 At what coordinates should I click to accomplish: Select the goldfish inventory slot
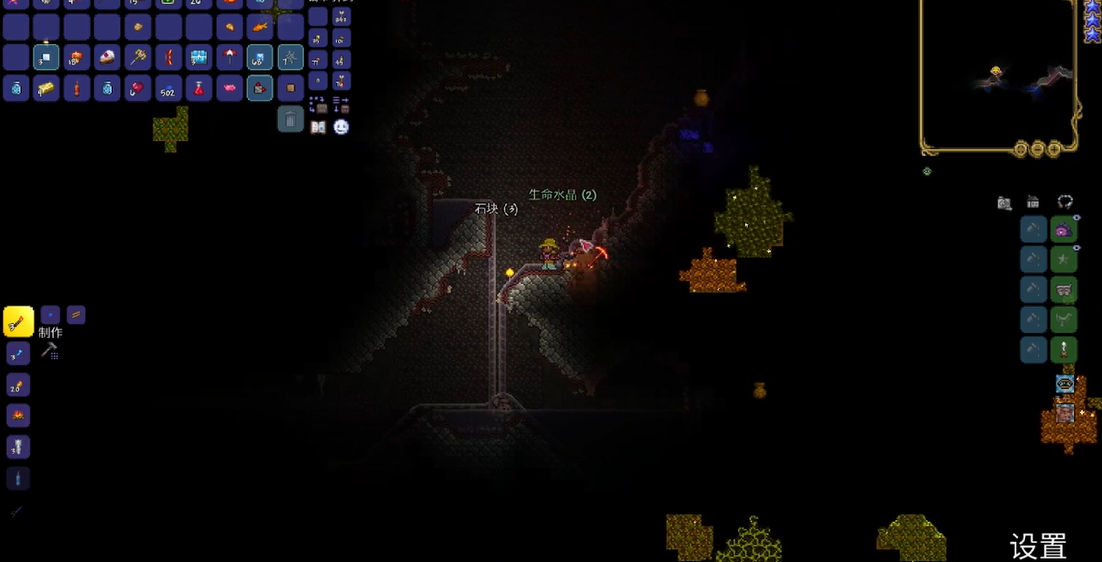(x=260, y=27)
